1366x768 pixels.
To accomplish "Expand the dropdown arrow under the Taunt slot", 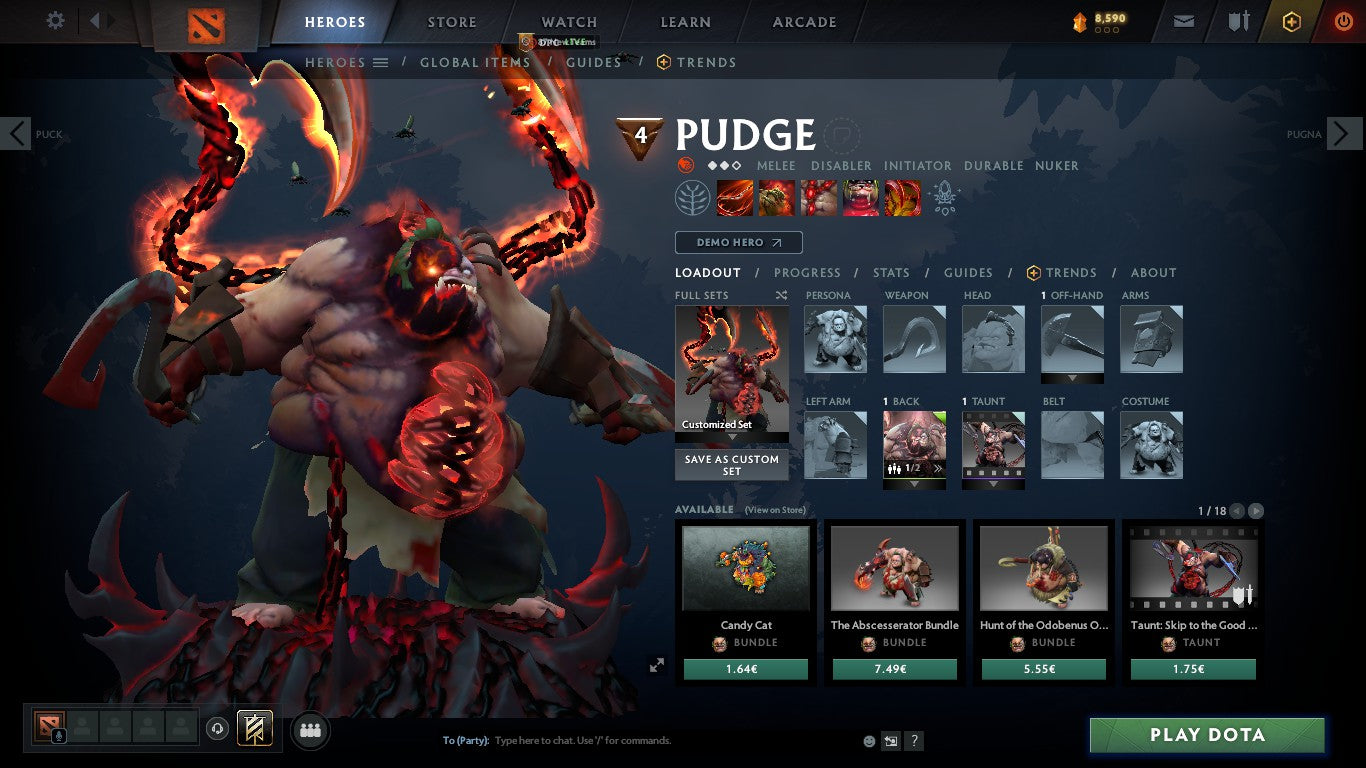I will (993, 483).
